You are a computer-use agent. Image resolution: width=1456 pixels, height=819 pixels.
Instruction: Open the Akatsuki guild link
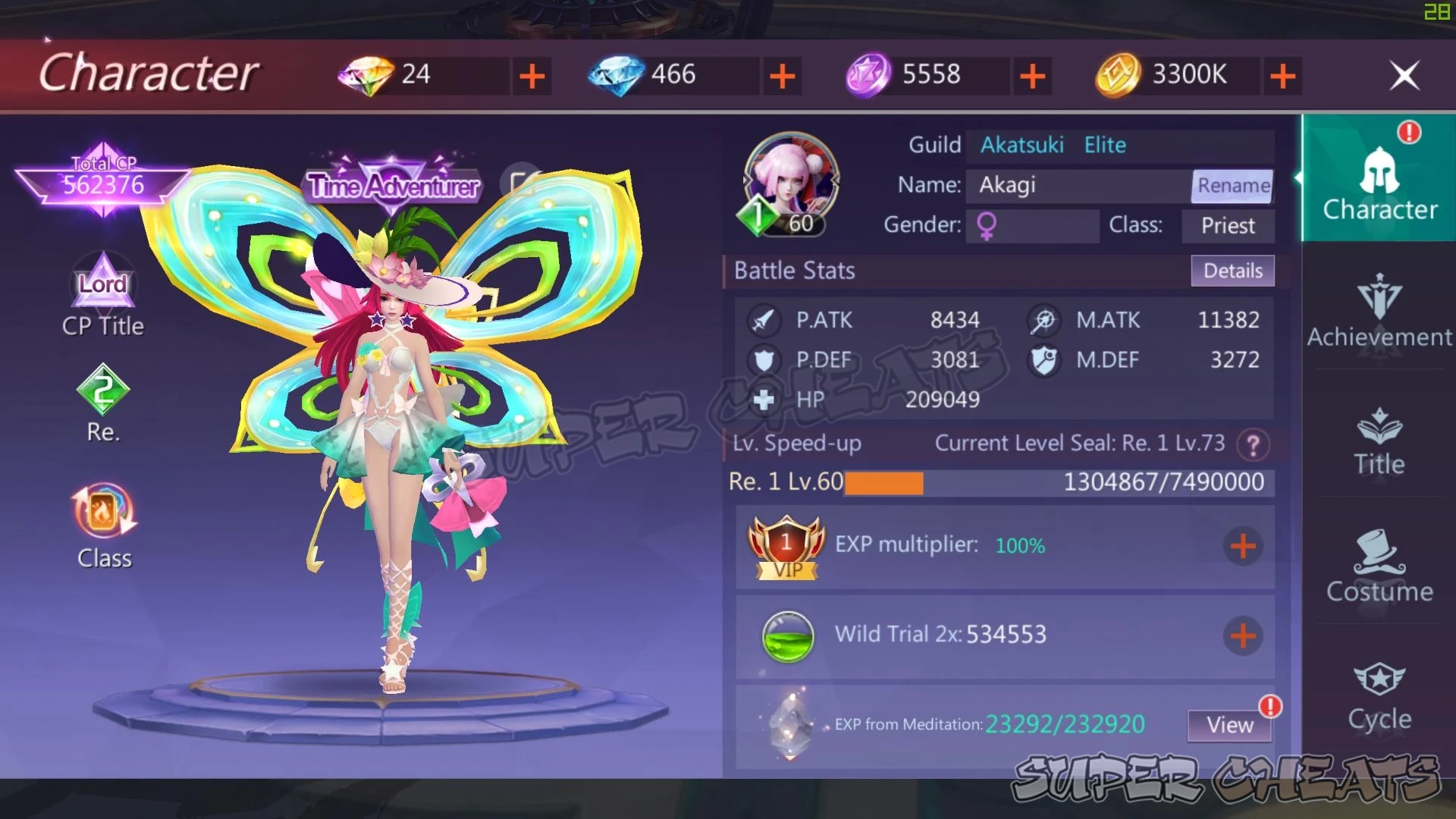[1022, 145]
